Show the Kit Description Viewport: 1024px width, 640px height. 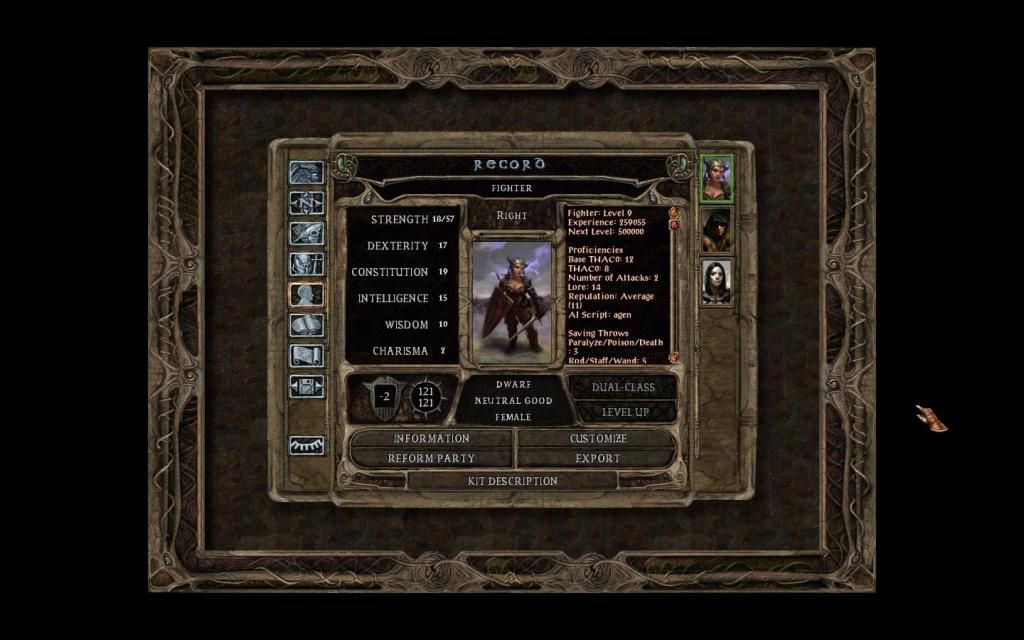click(x=512, y=481)
